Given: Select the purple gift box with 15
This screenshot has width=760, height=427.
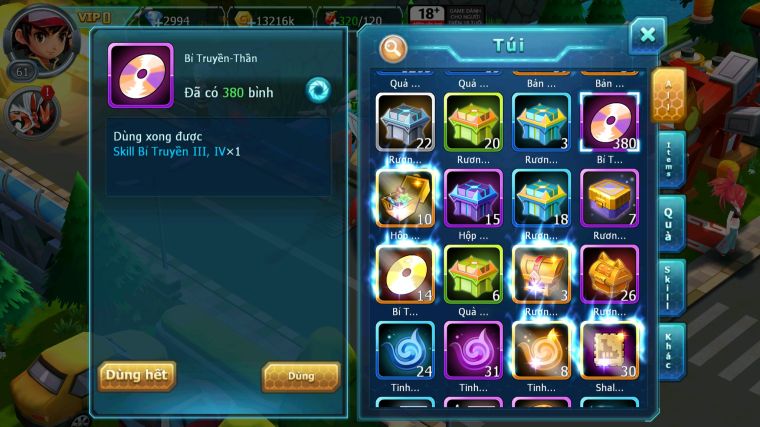Looking at the screenshot, I should 473,198.
